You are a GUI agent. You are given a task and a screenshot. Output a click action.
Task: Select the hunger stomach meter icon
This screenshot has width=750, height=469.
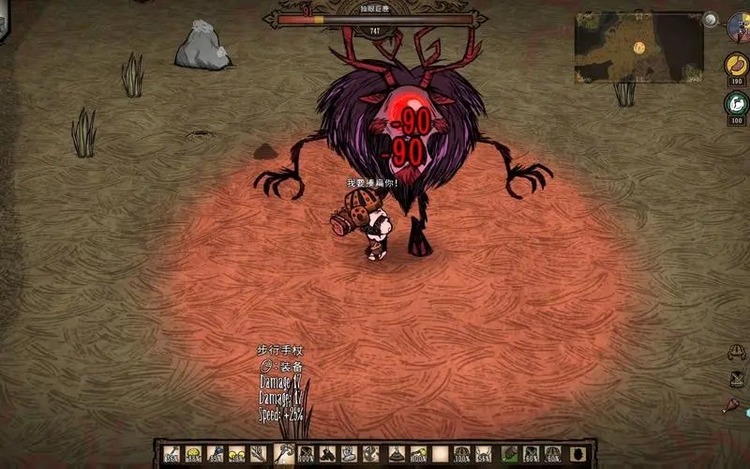click(736, 66)
